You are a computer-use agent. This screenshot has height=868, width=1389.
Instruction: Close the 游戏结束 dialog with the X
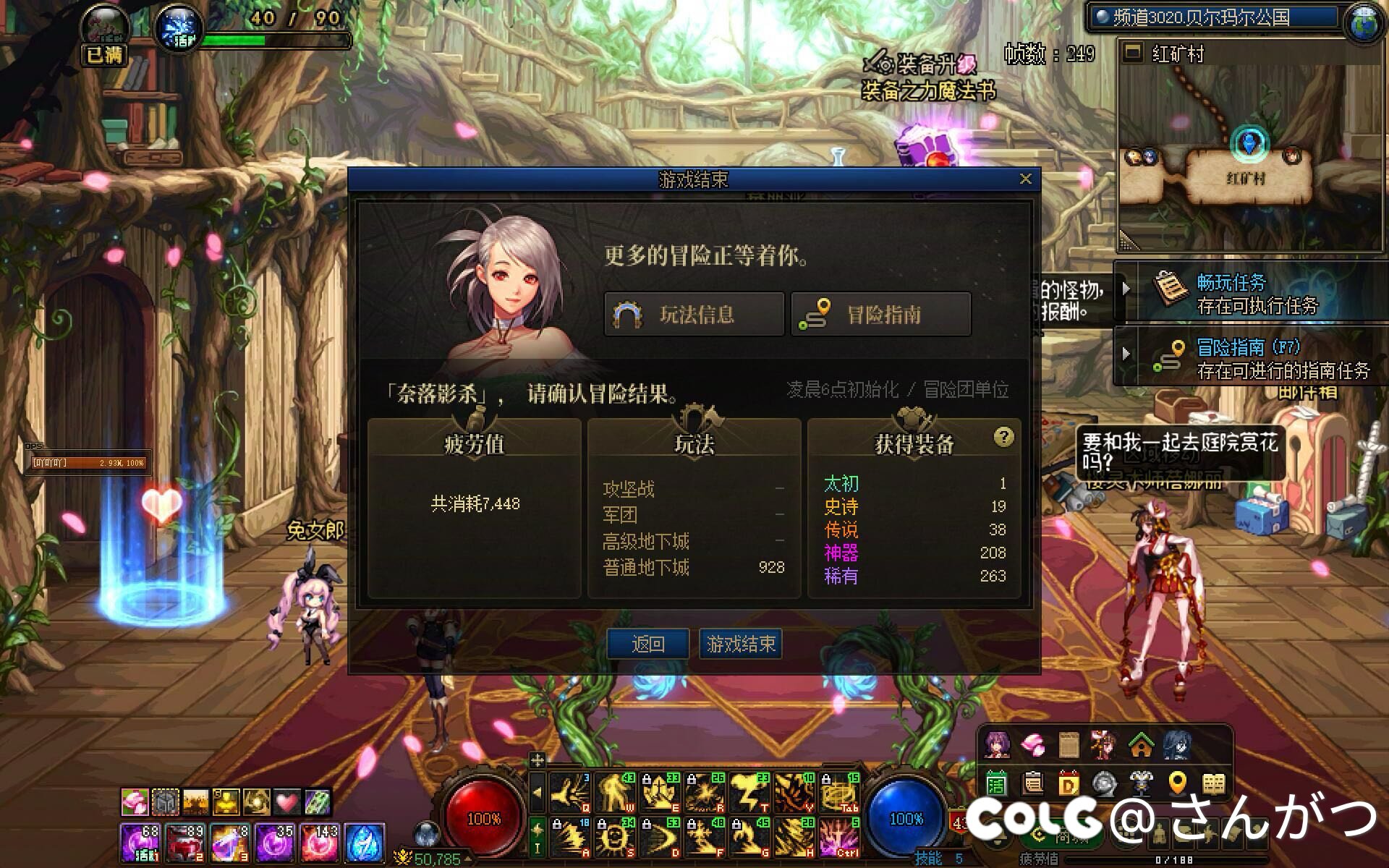click(1025, 179)
